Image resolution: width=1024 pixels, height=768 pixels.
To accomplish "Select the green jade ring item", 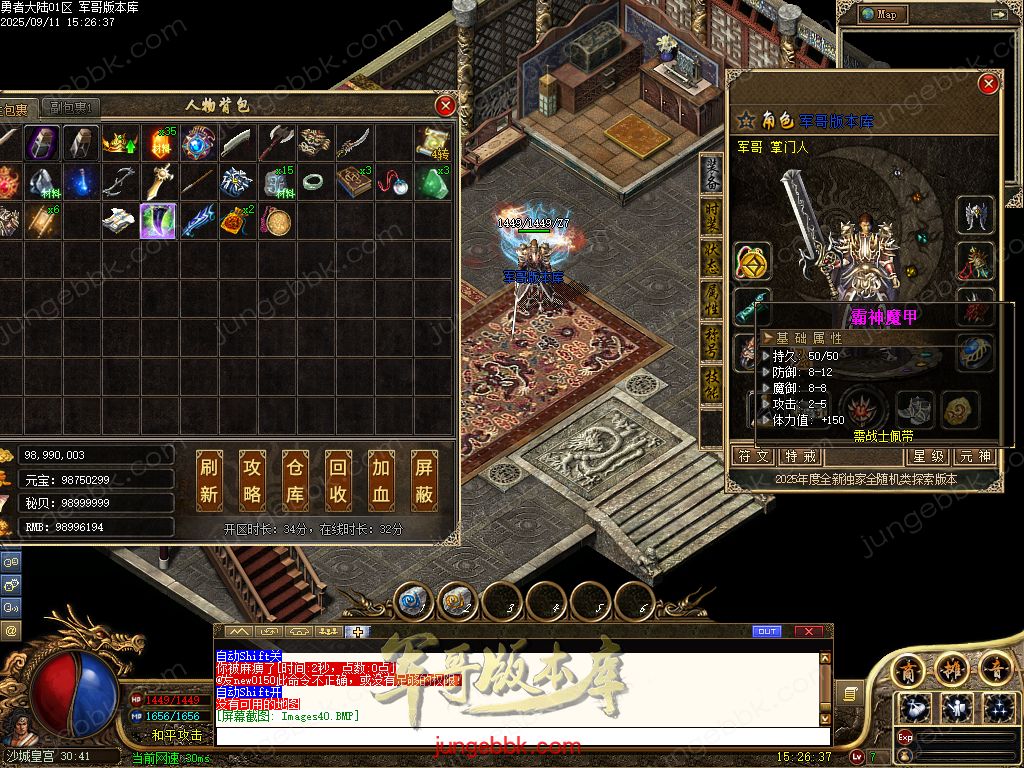I will click(314, 182).
